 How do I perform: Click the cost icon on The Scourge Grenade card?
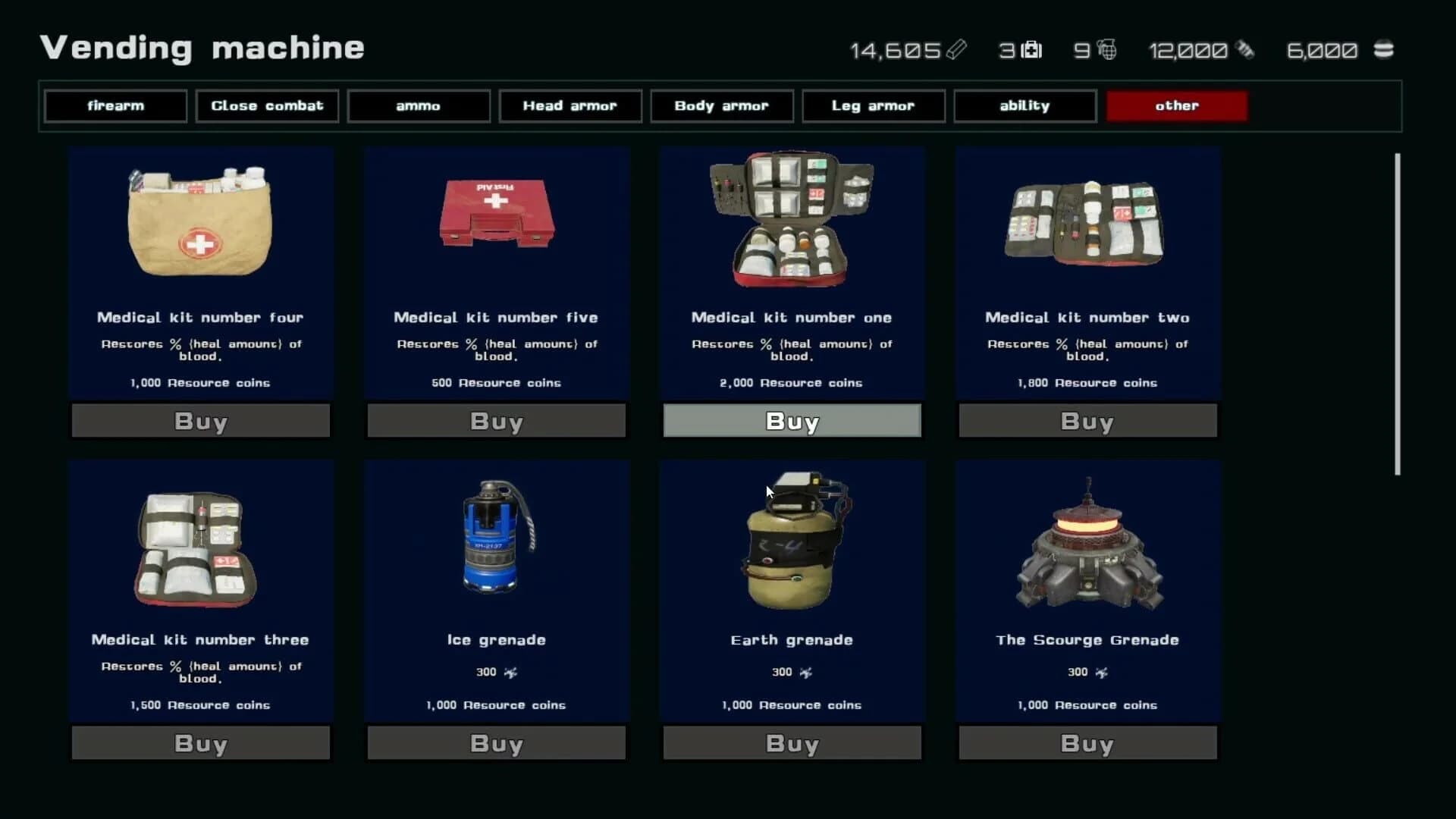1102,672
